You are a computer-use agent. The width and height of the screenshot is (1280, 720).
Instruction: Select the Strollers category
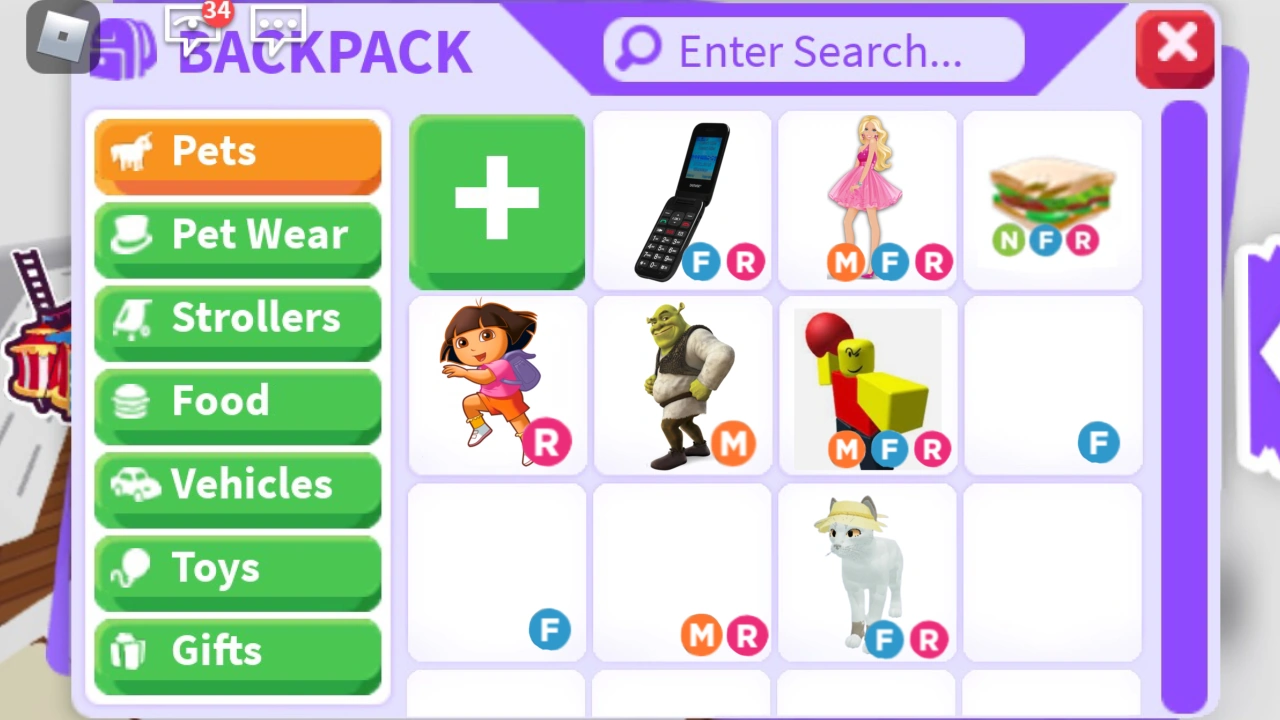pos(238,318)
